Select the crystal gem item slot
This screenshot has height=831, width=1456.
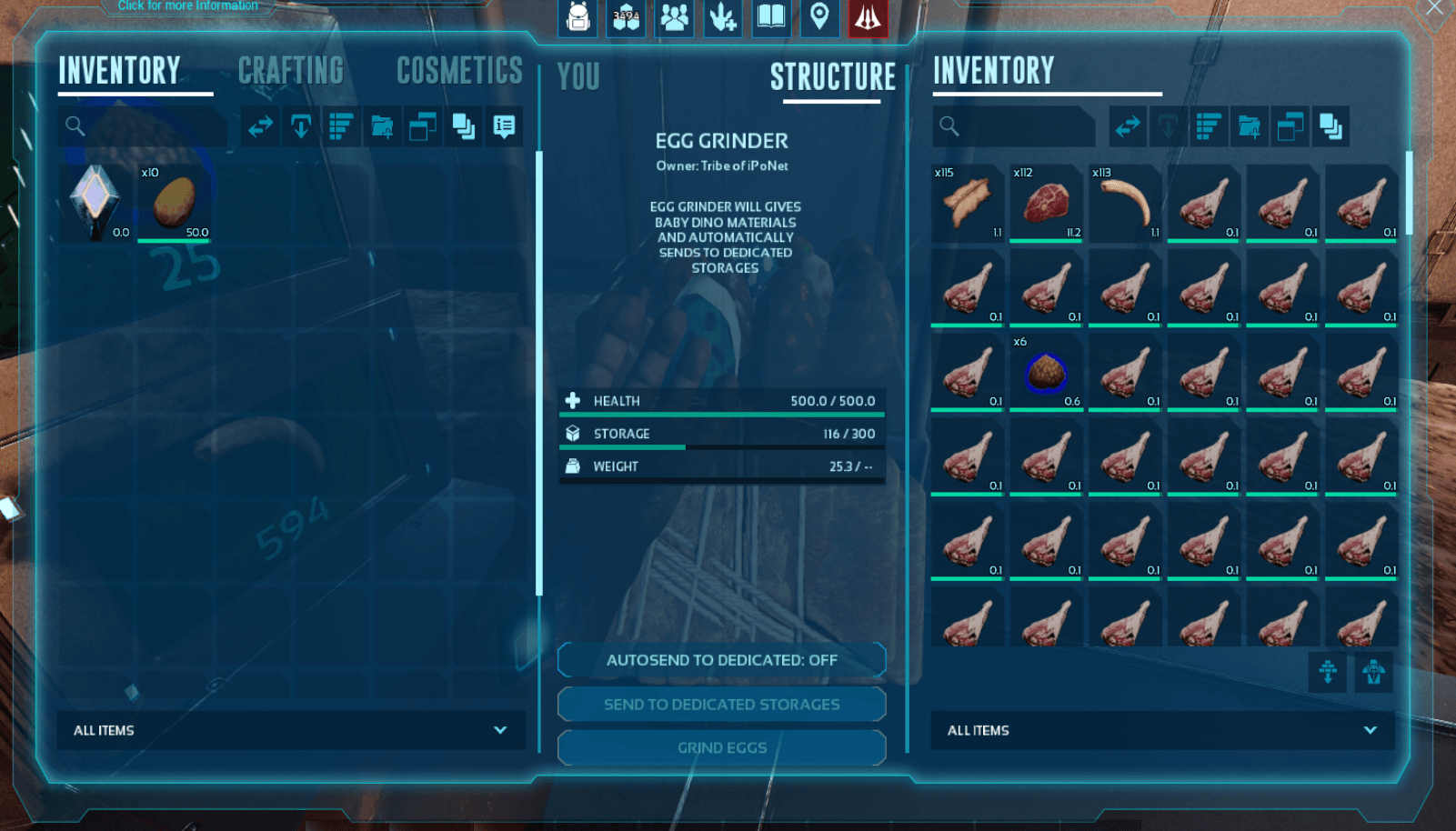[x=95, y=202]
